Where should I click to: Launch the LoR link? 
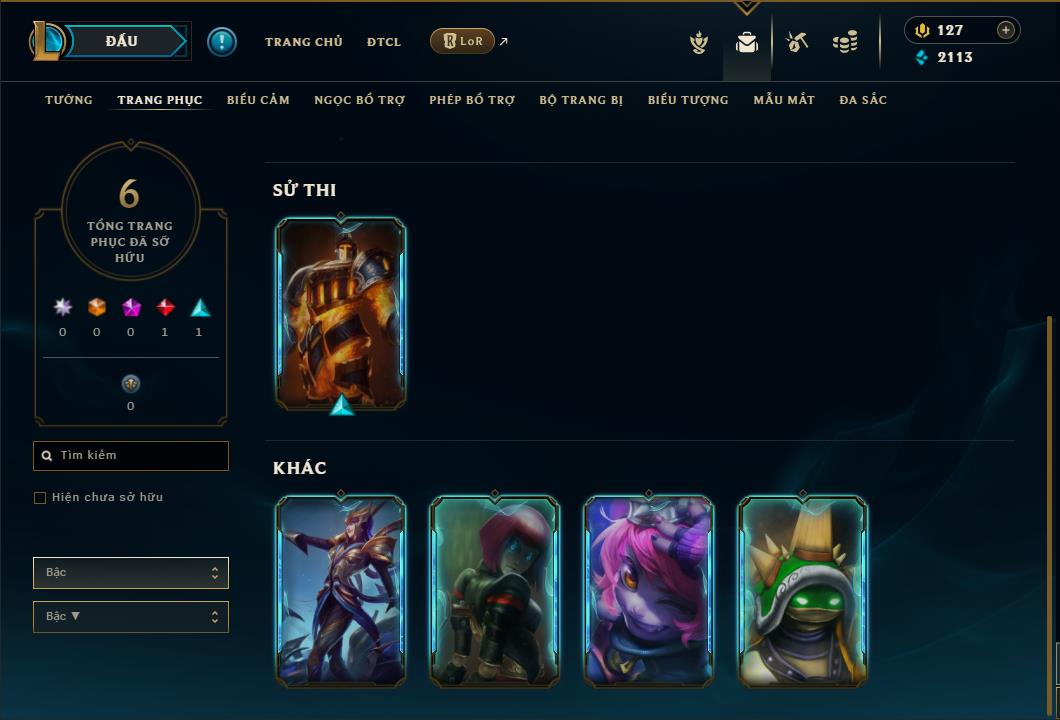462,41
